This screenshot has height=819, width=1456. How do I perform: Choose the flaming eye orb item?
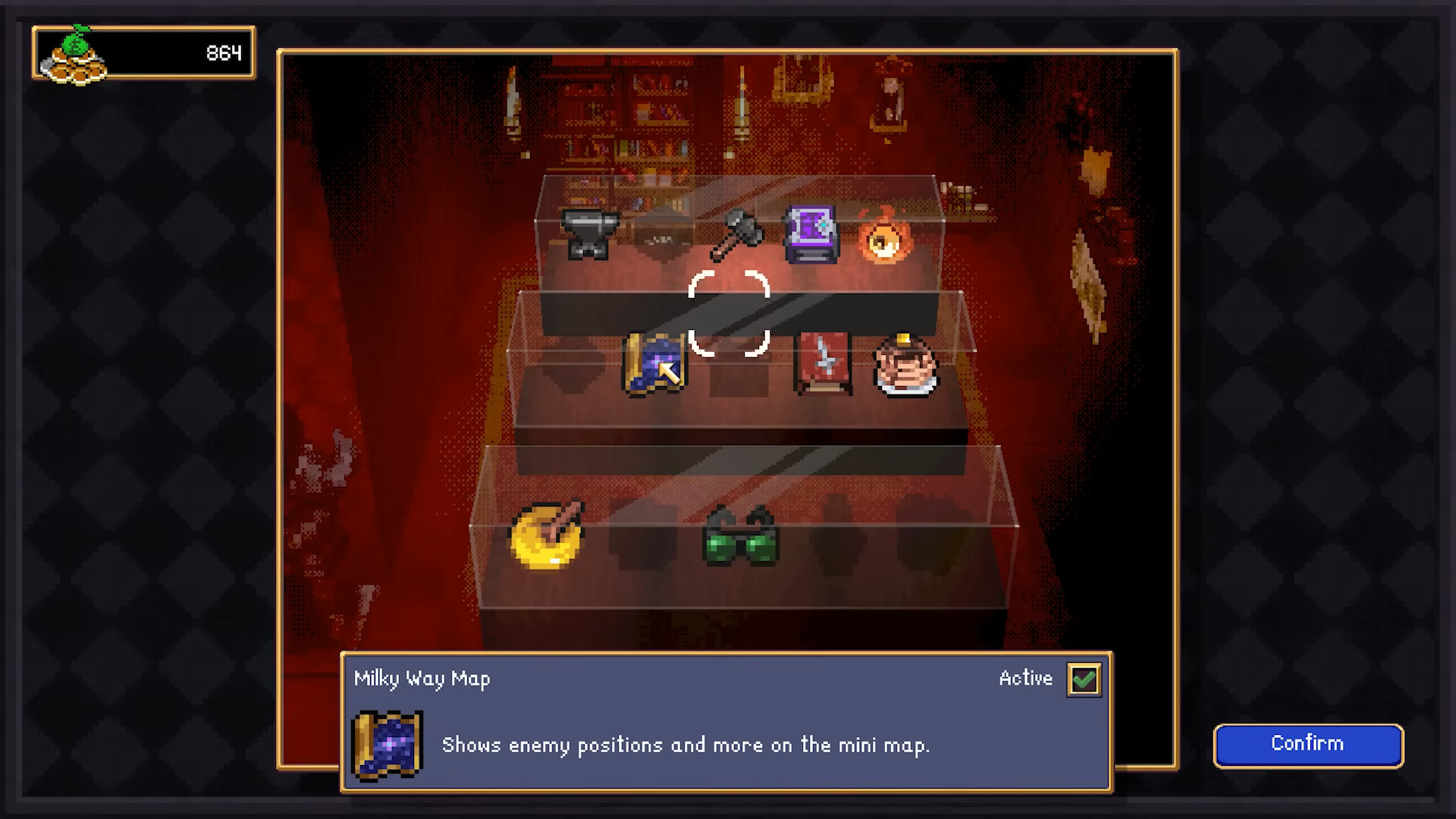pos(883,237)
